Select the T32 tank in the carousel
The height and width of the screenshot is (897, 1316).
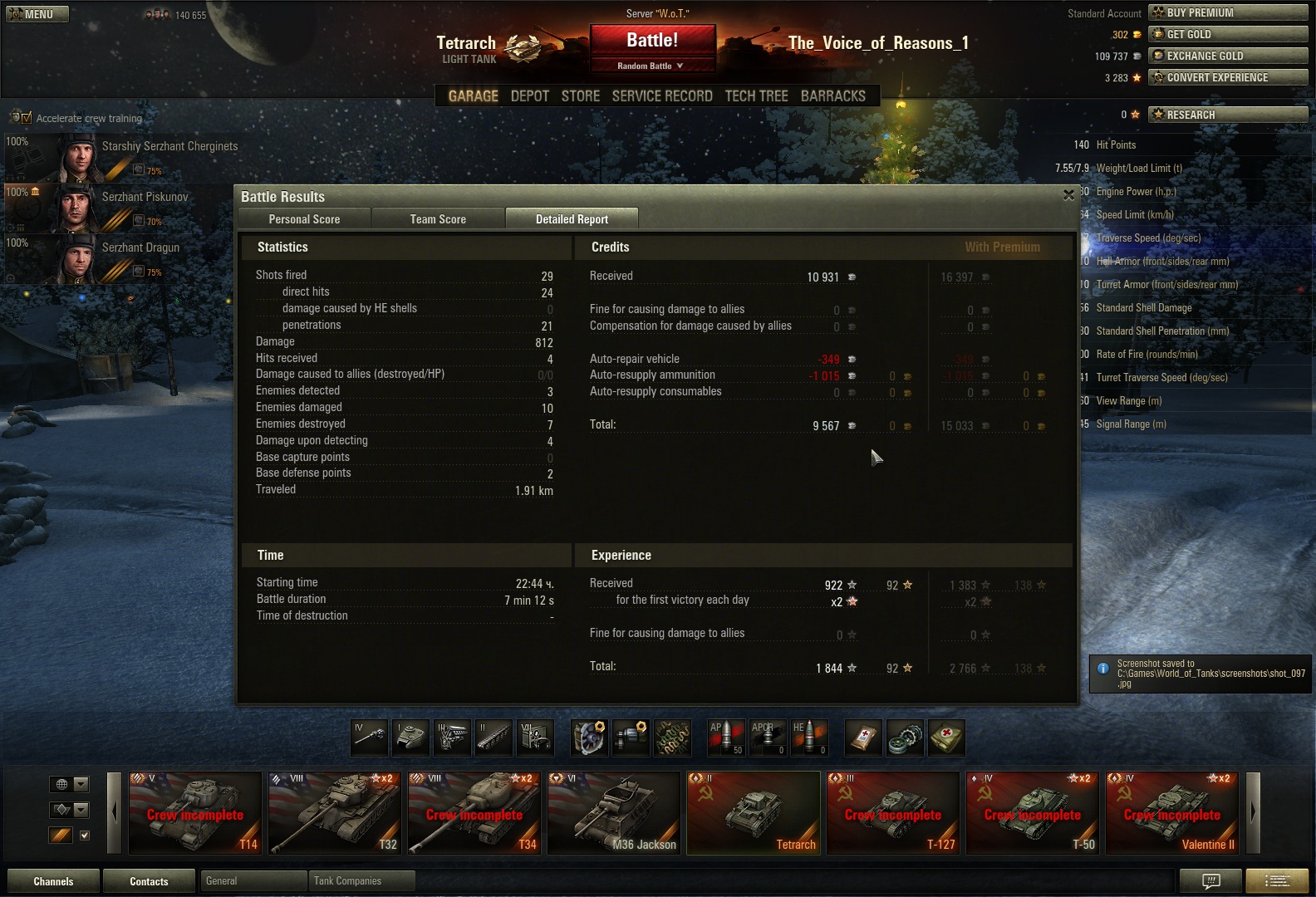tap(335, 813)
